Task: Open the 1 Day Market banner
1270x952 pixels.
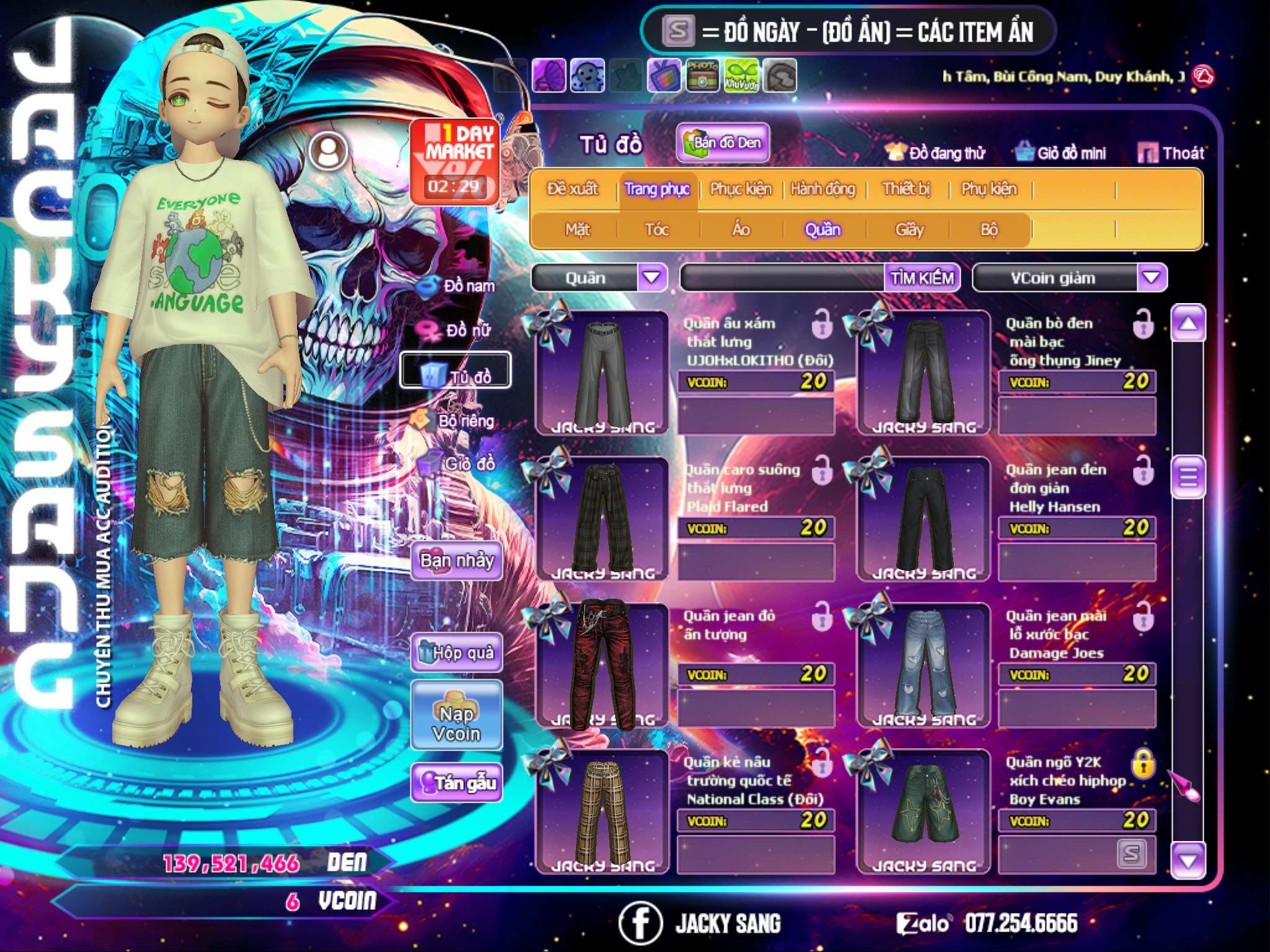Action: click(x=455, y=161)
